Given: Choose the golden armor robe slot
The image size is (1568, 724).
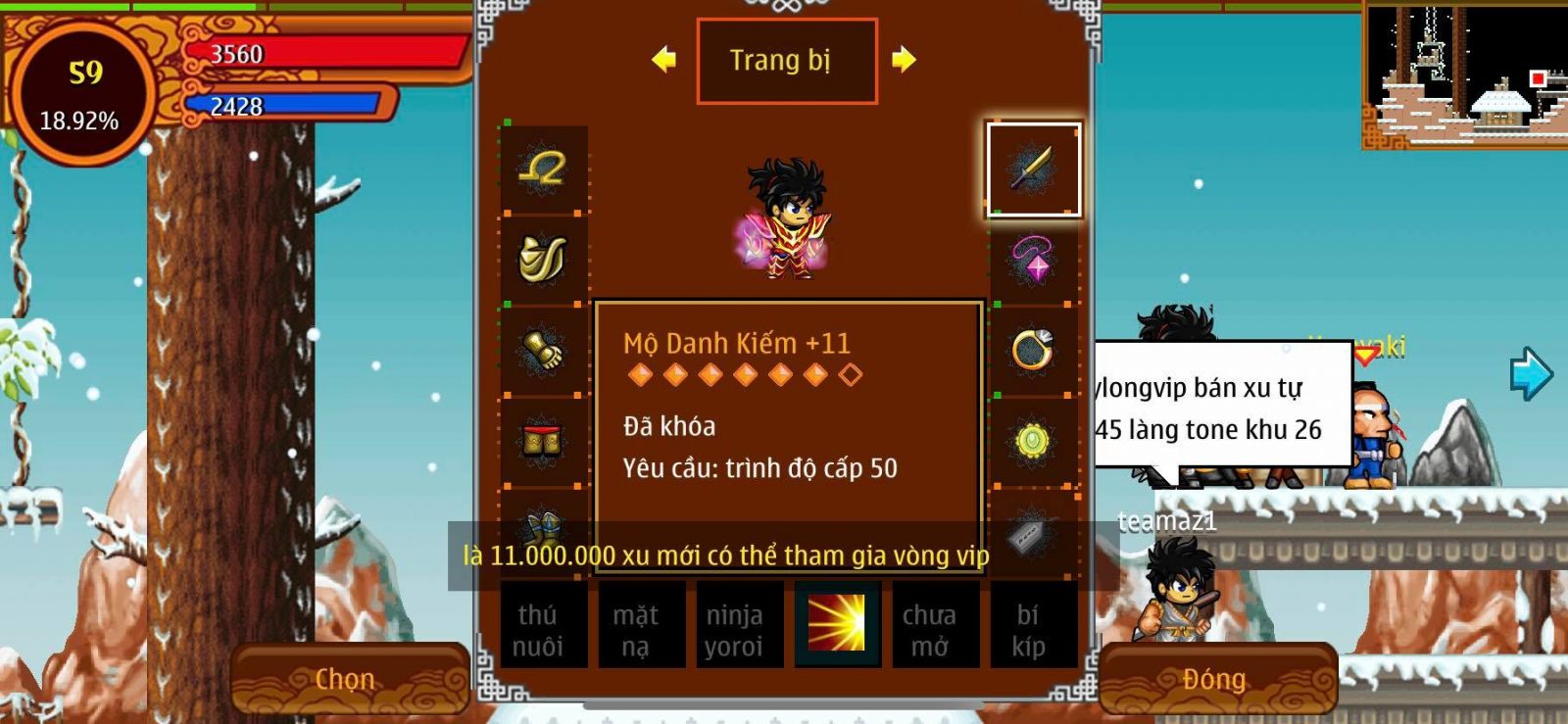Looking at the screenshot, I should [x=543, y=260].
